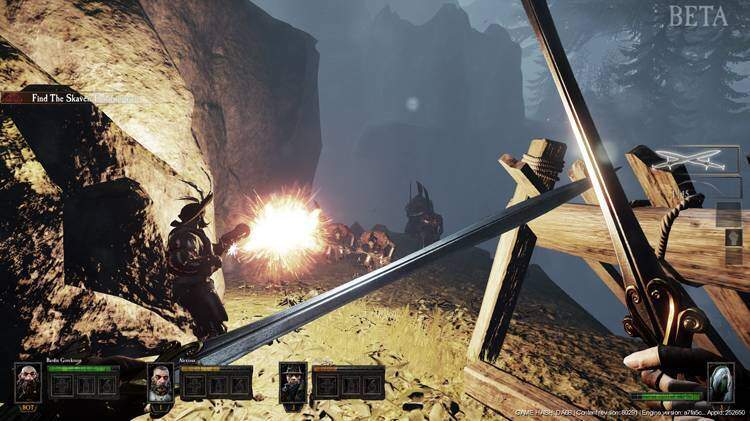This screenshot has width=750, height=421.
Task: Choose the hat-wearing witch hunter portrait
Action: click(292, 382)
